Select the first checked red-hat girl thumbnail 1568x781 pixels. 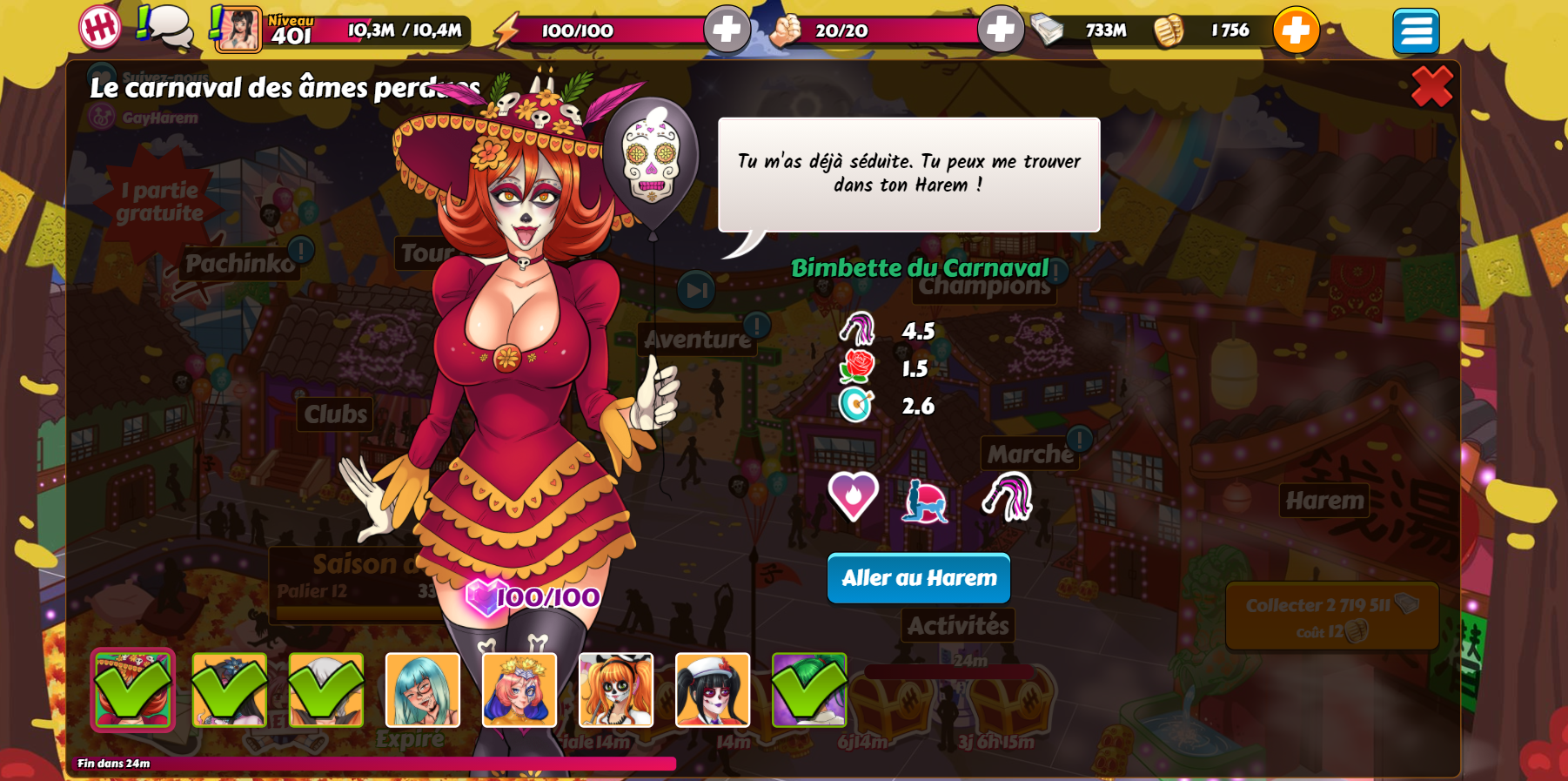click(133, 690)
